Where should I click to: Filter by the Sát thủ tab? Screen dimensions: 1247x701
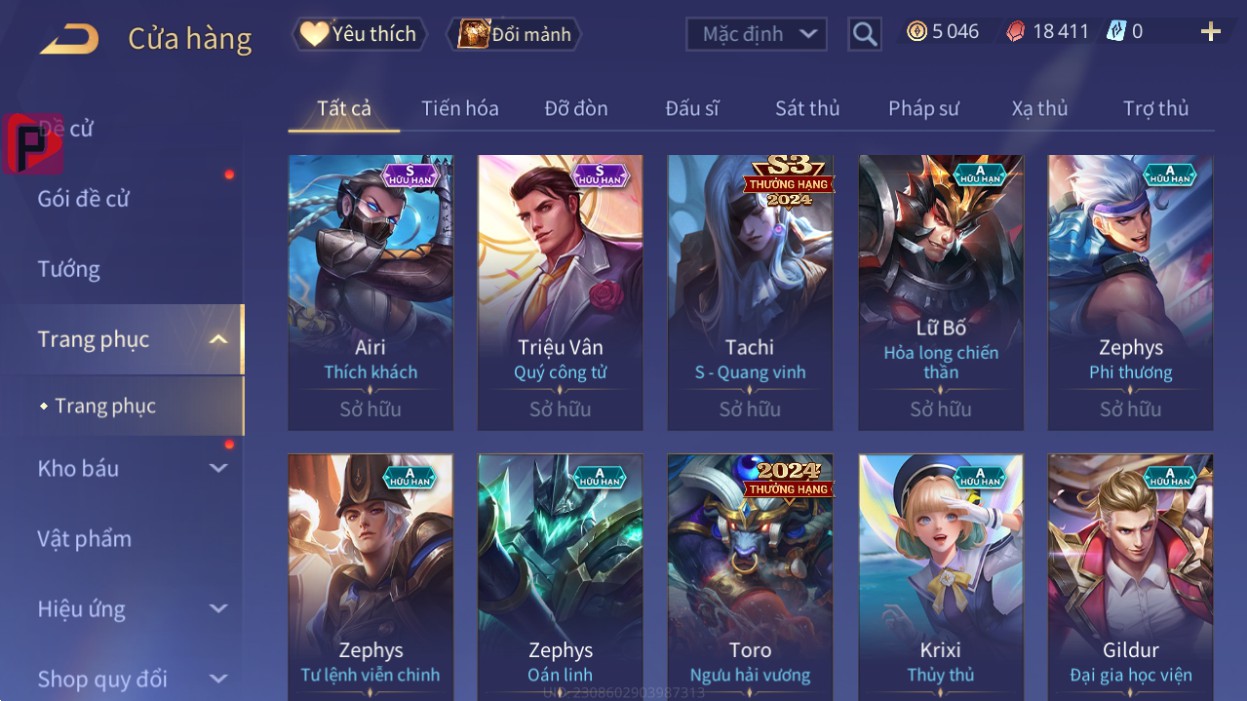point(807,108)
